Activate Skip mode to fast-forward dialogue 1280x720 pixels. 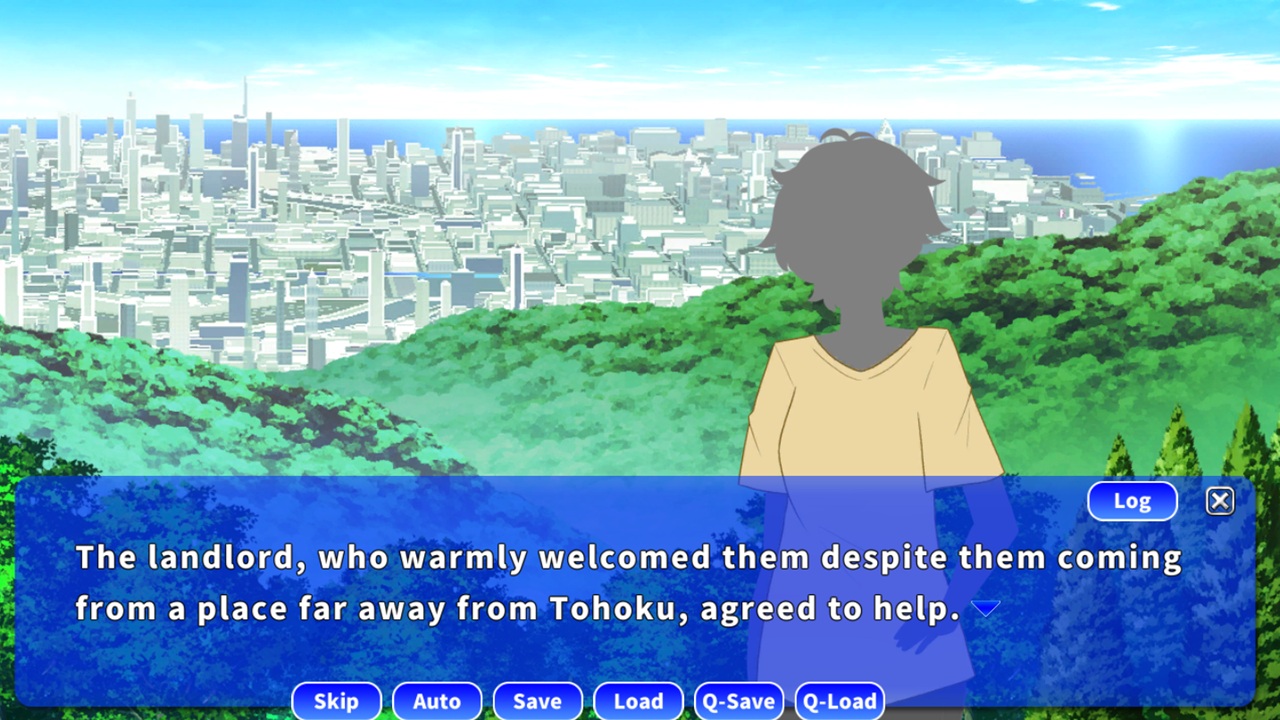tap(336, 701)
